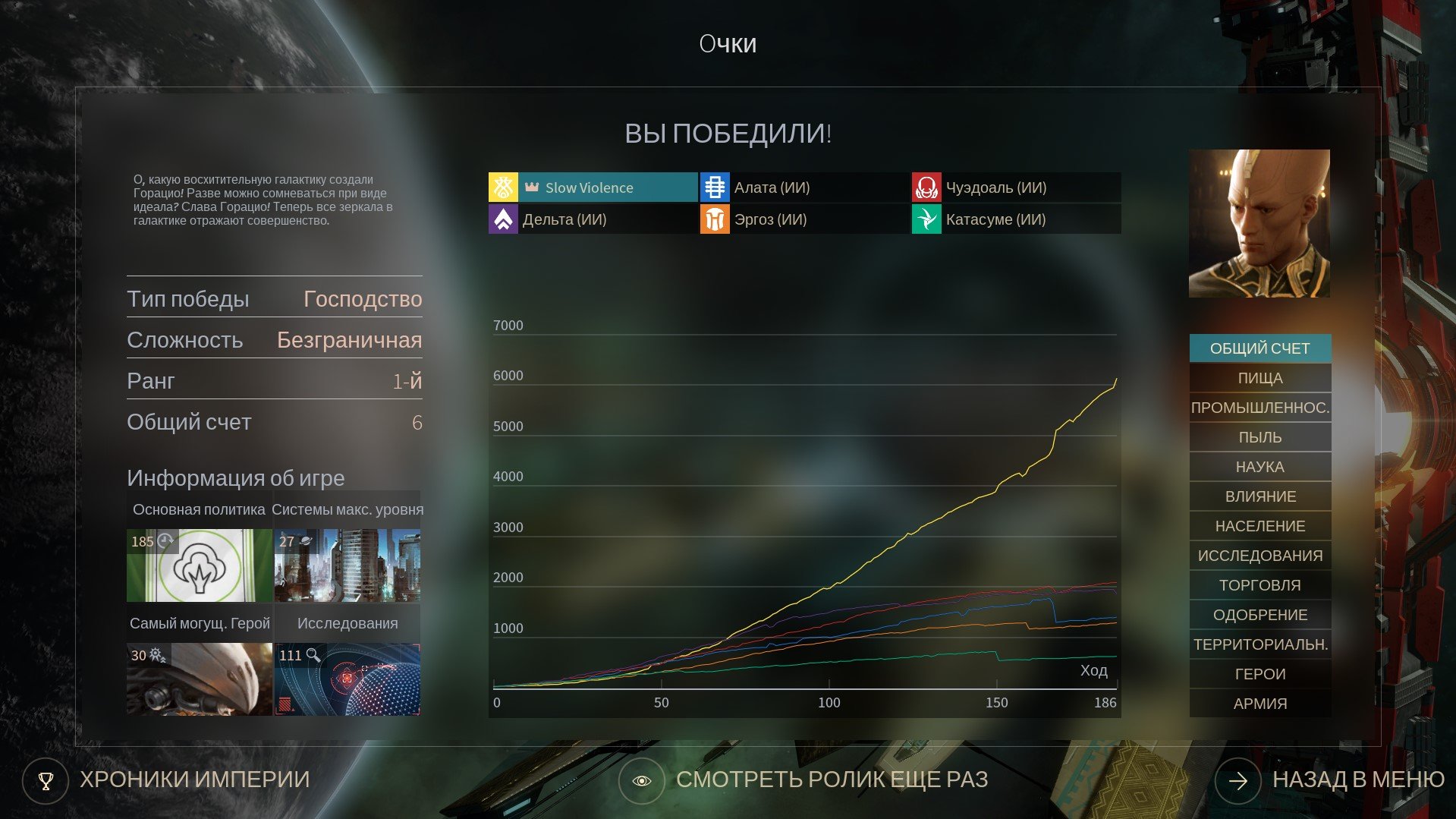Select the red Чуэдоаль faction emblem

(x=926, y=187)
